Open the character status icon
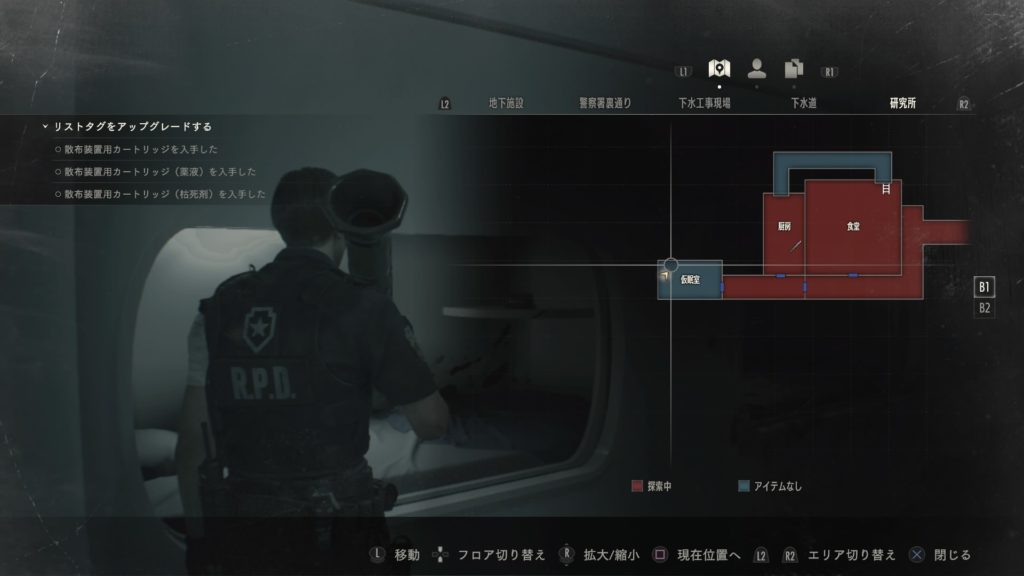1024x576 pixels. point(757,68)
